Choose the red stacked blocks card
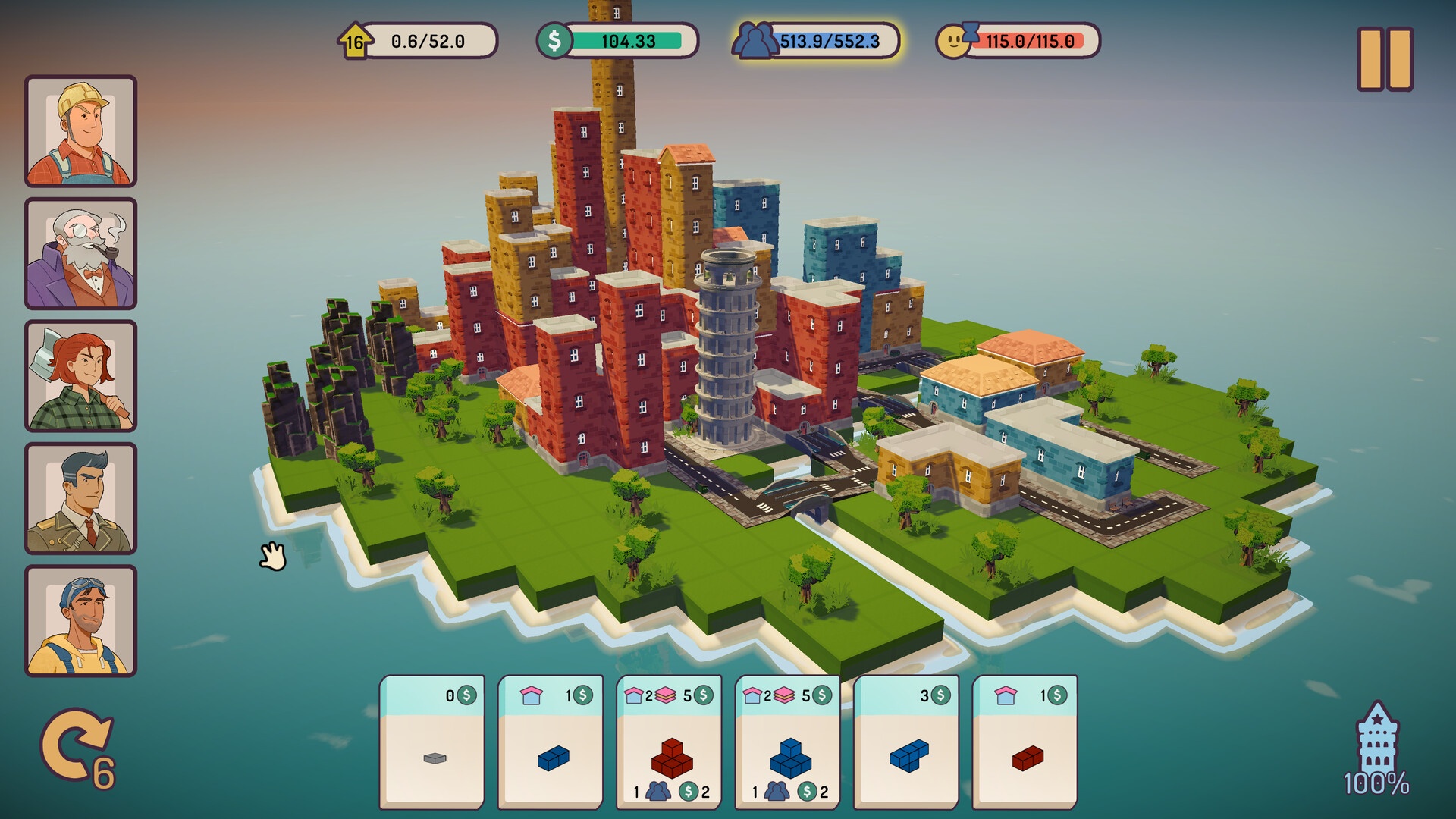Image resolution: width=1456 pixels, height=819 pixels. [x=670, y=742]
